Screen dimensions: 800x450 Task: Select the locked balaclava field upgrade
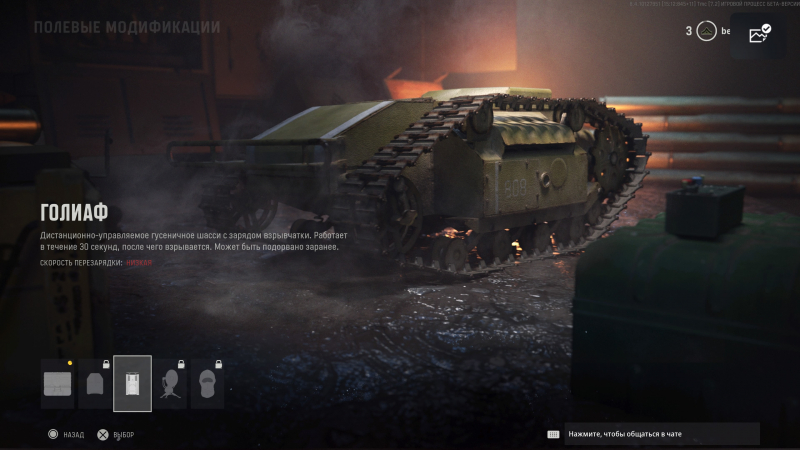point(207,384)
